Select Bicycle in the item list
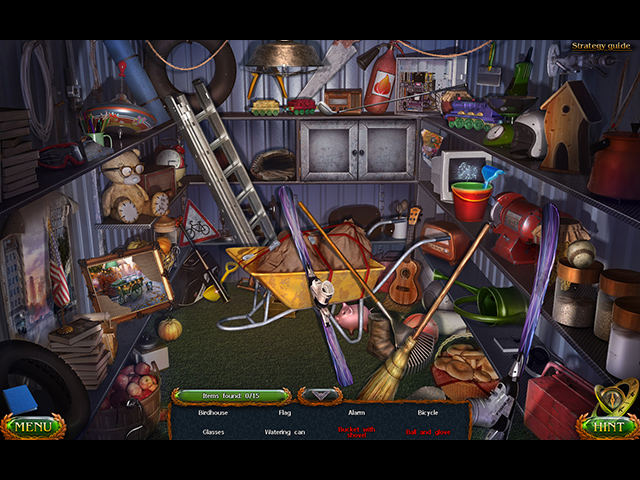This screenshot has height=480, width=640. coord(428,412)
